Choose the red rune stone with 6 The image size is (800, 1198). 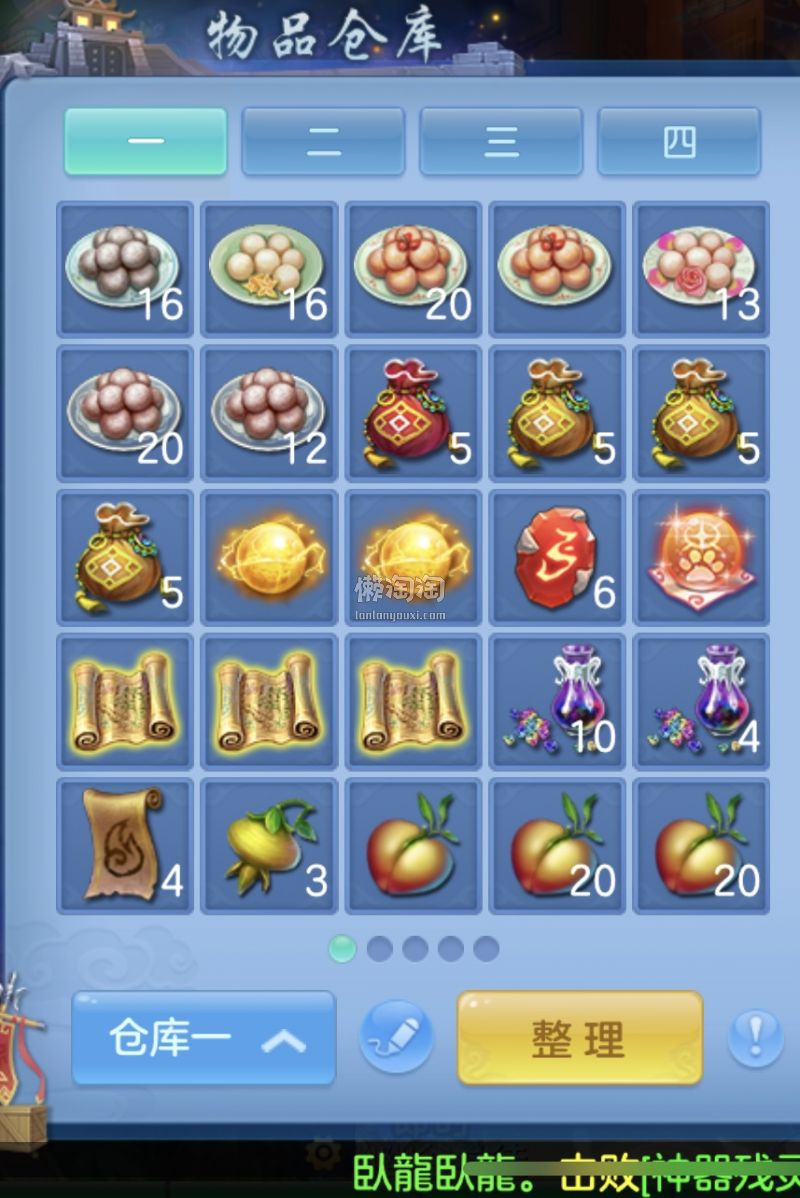(557, 557)
